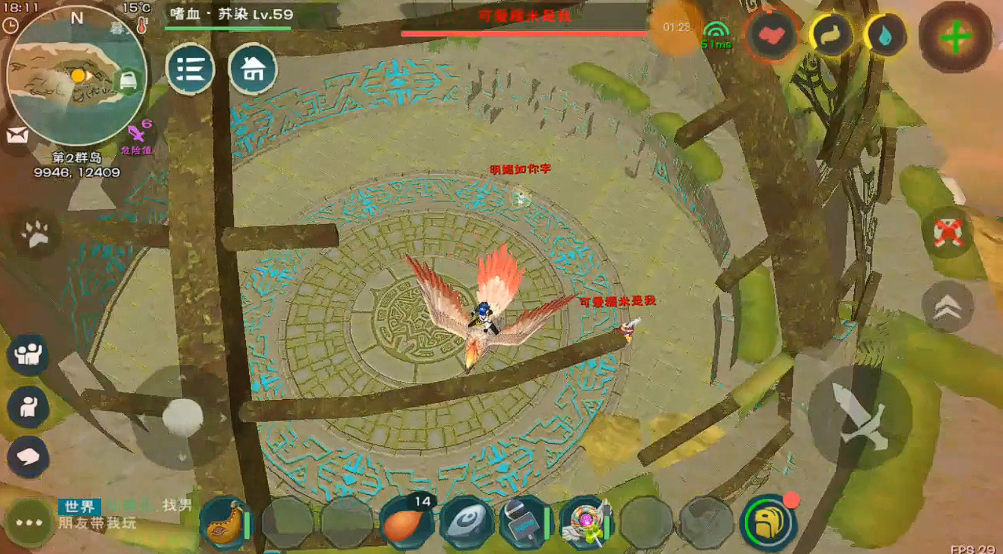The height and width of the screenshot is (554, 1003).
Task: Expand the three-dot more options button
Action: coord(28,522)
